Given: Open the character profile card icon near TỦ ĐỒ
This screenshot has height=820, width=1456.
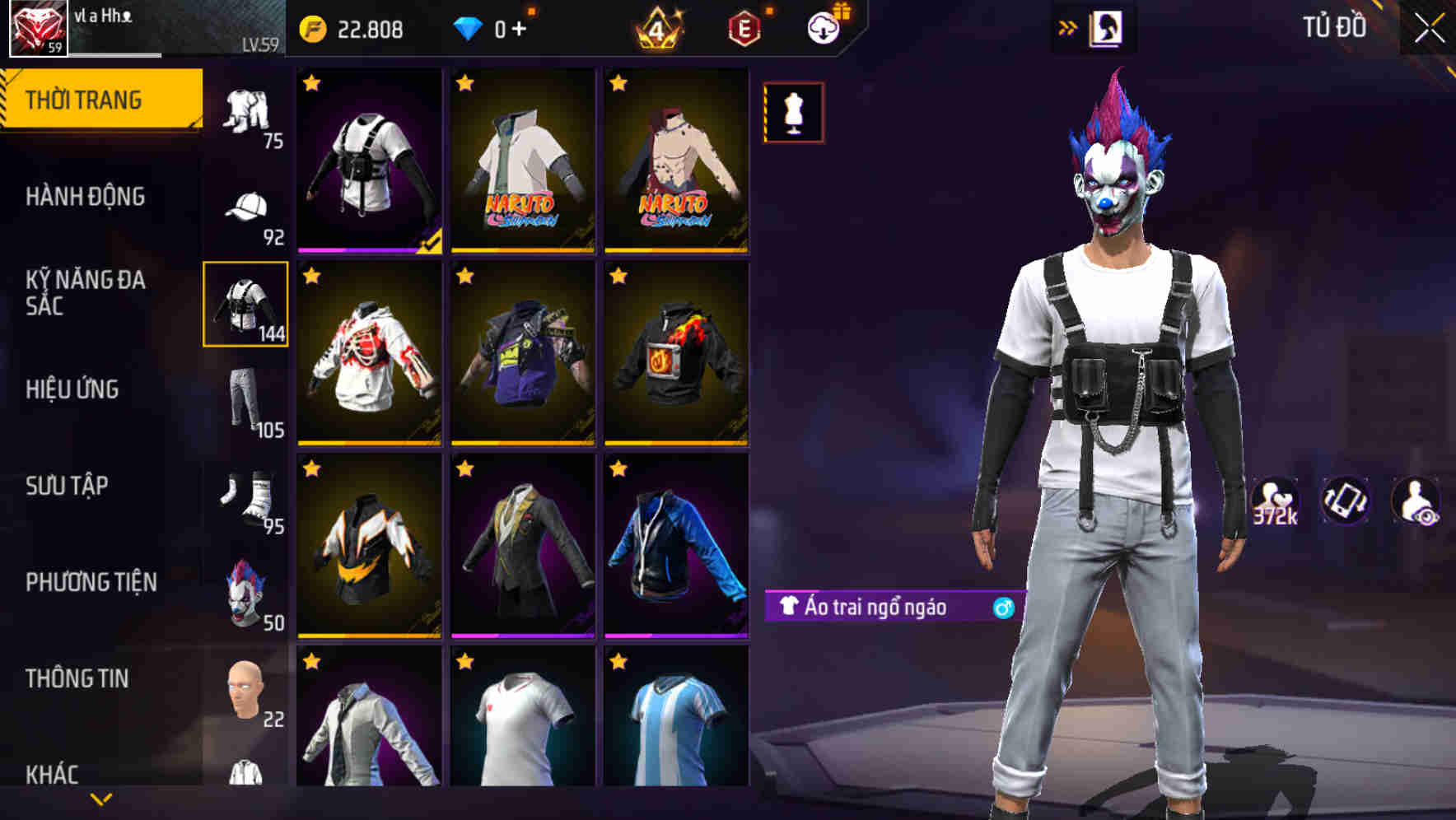Looking at the screenshot, I should click(x=1107, y=27).
